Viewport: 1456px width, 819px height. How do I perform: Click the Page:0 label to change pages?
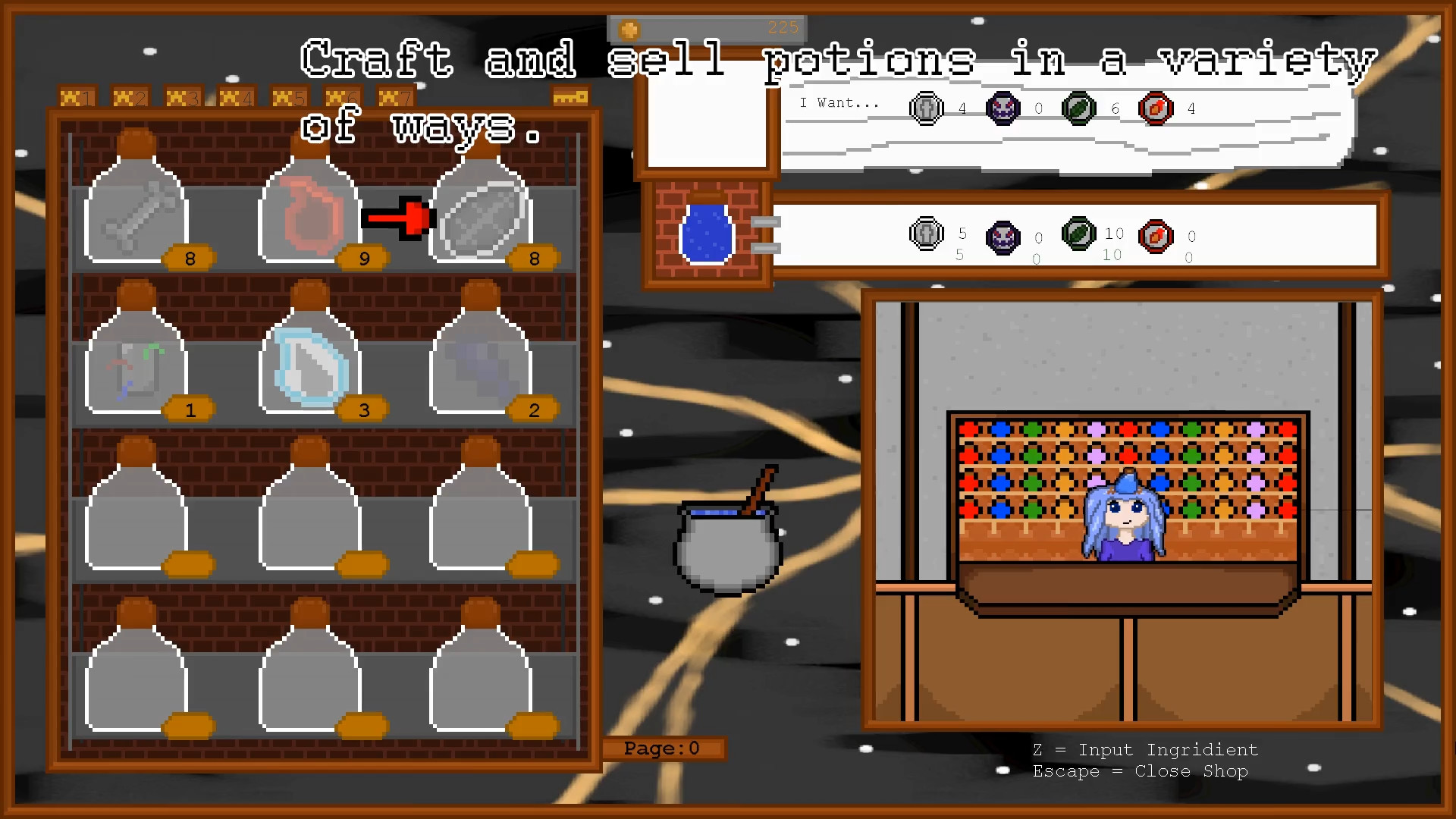664,748
